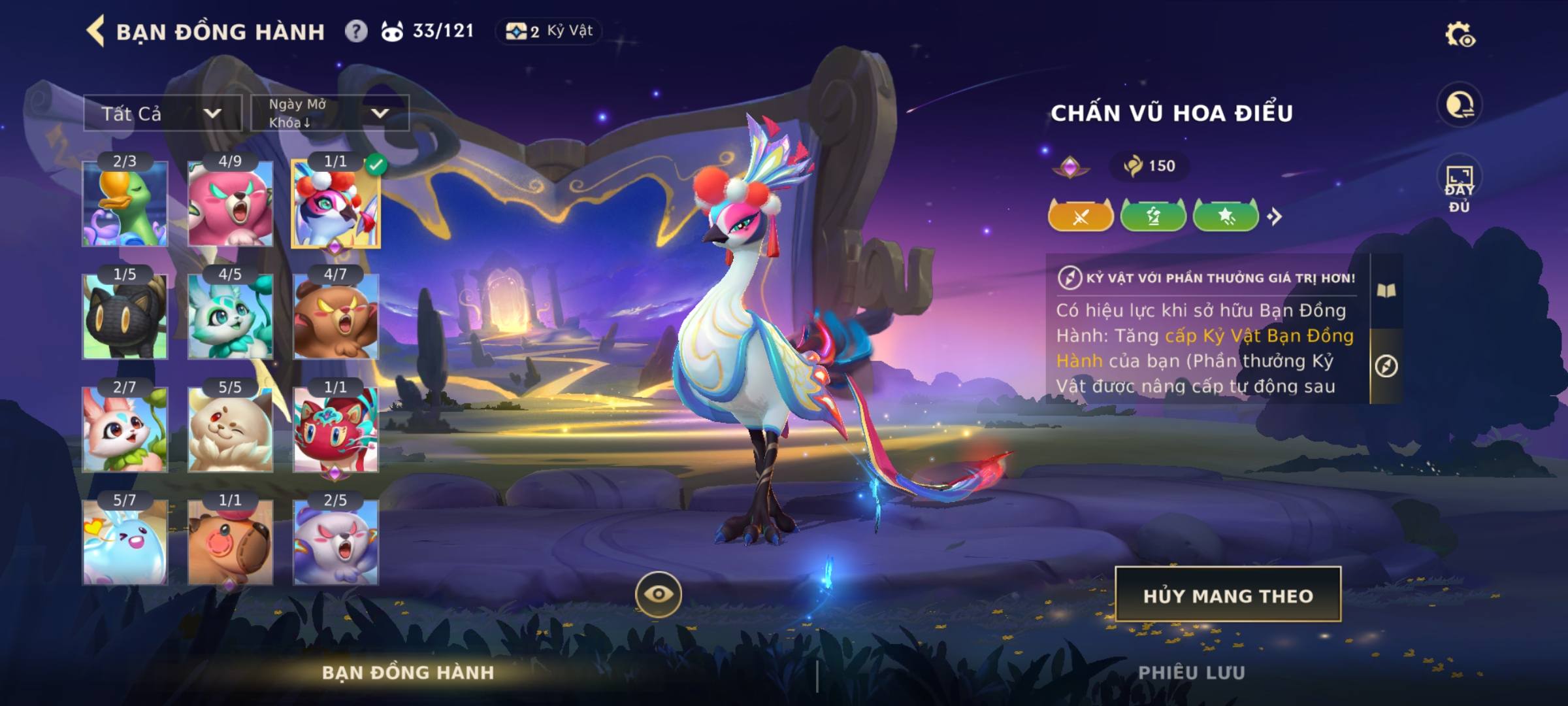Select the capybara companion thumbnail

click(x=230, y=543)
